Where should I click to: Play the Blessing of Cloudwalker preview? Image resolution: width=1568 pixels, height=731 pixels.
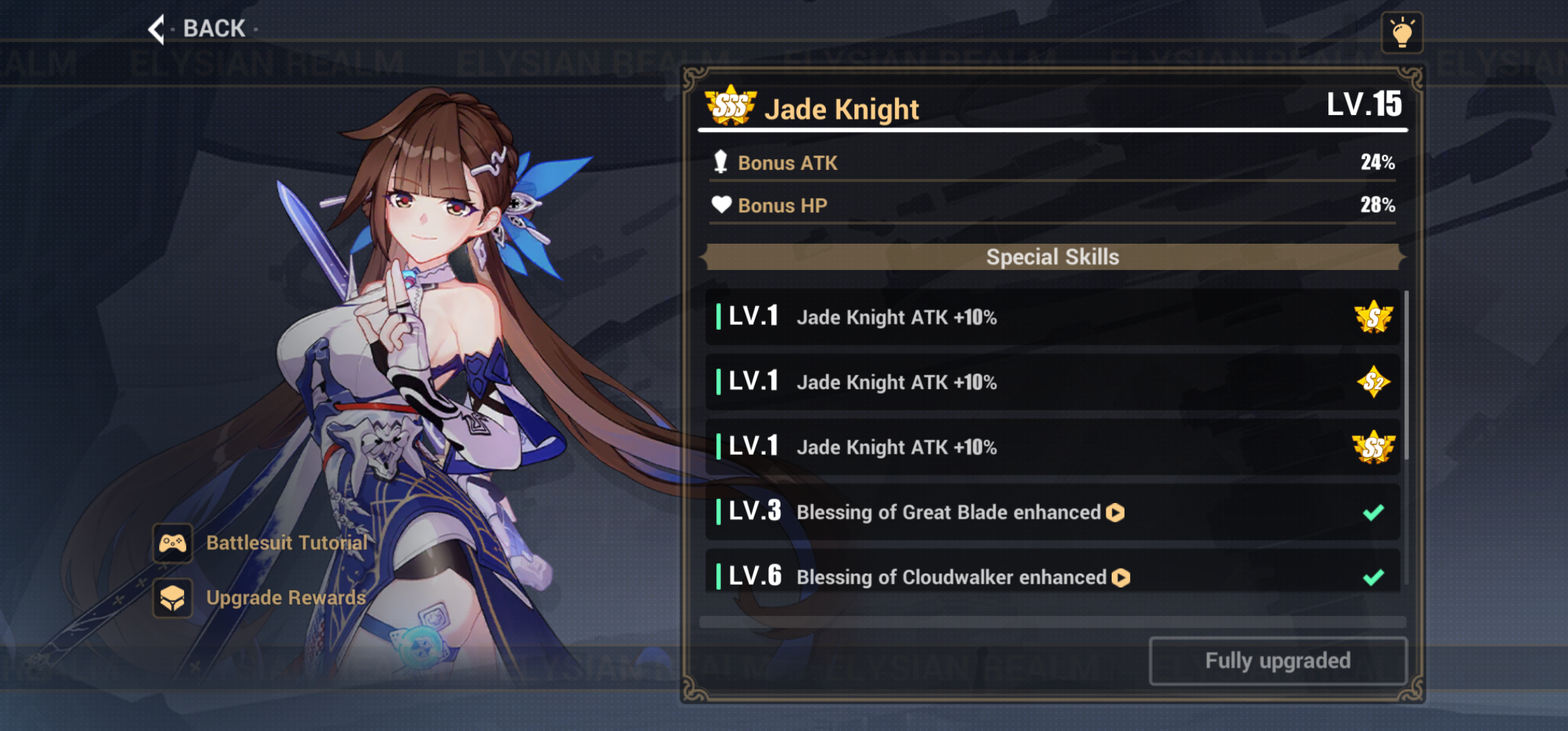click(1121, 577)
